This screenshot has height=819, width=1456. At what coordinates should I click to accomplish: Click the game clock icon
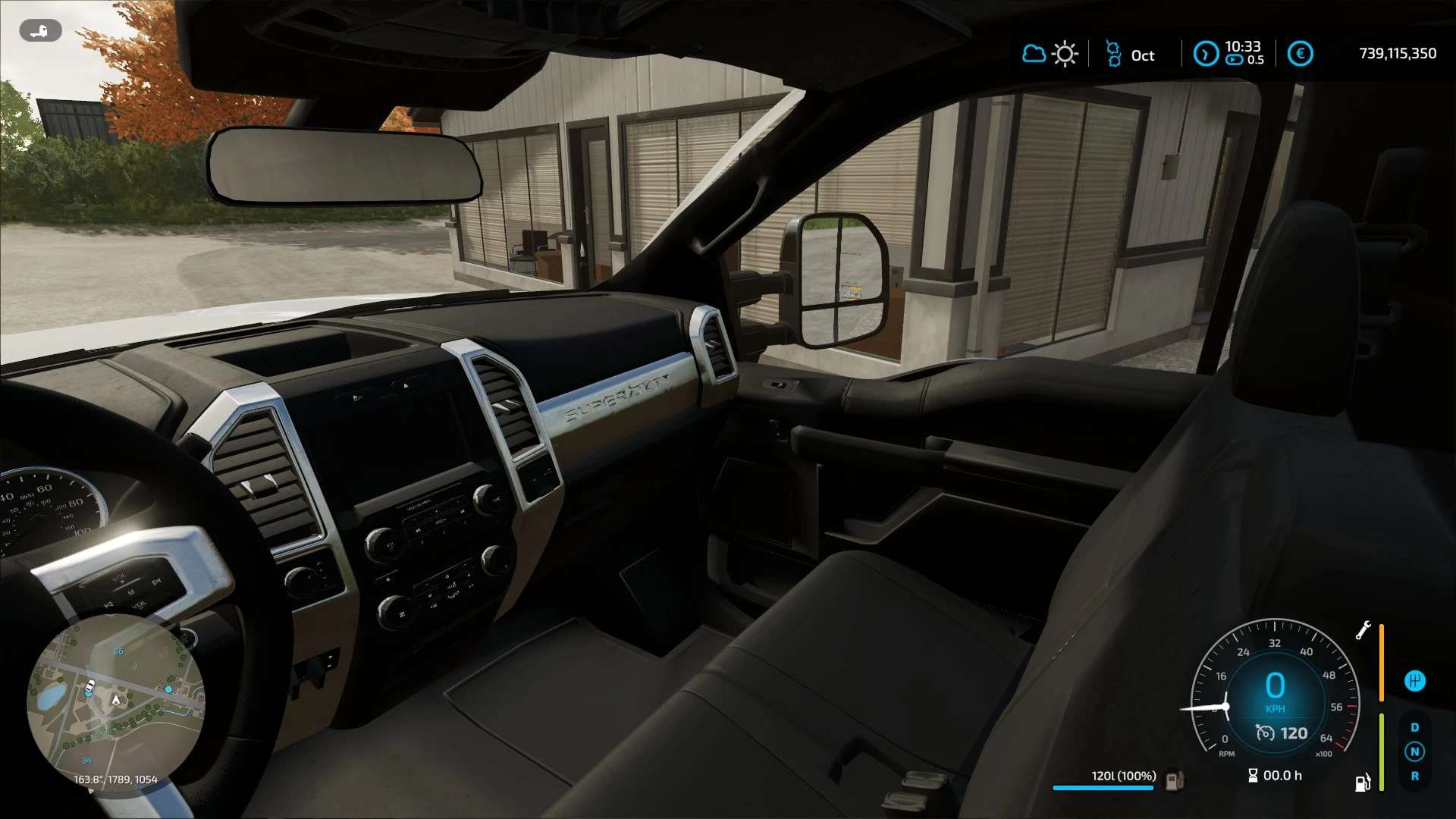(1205, 54)
